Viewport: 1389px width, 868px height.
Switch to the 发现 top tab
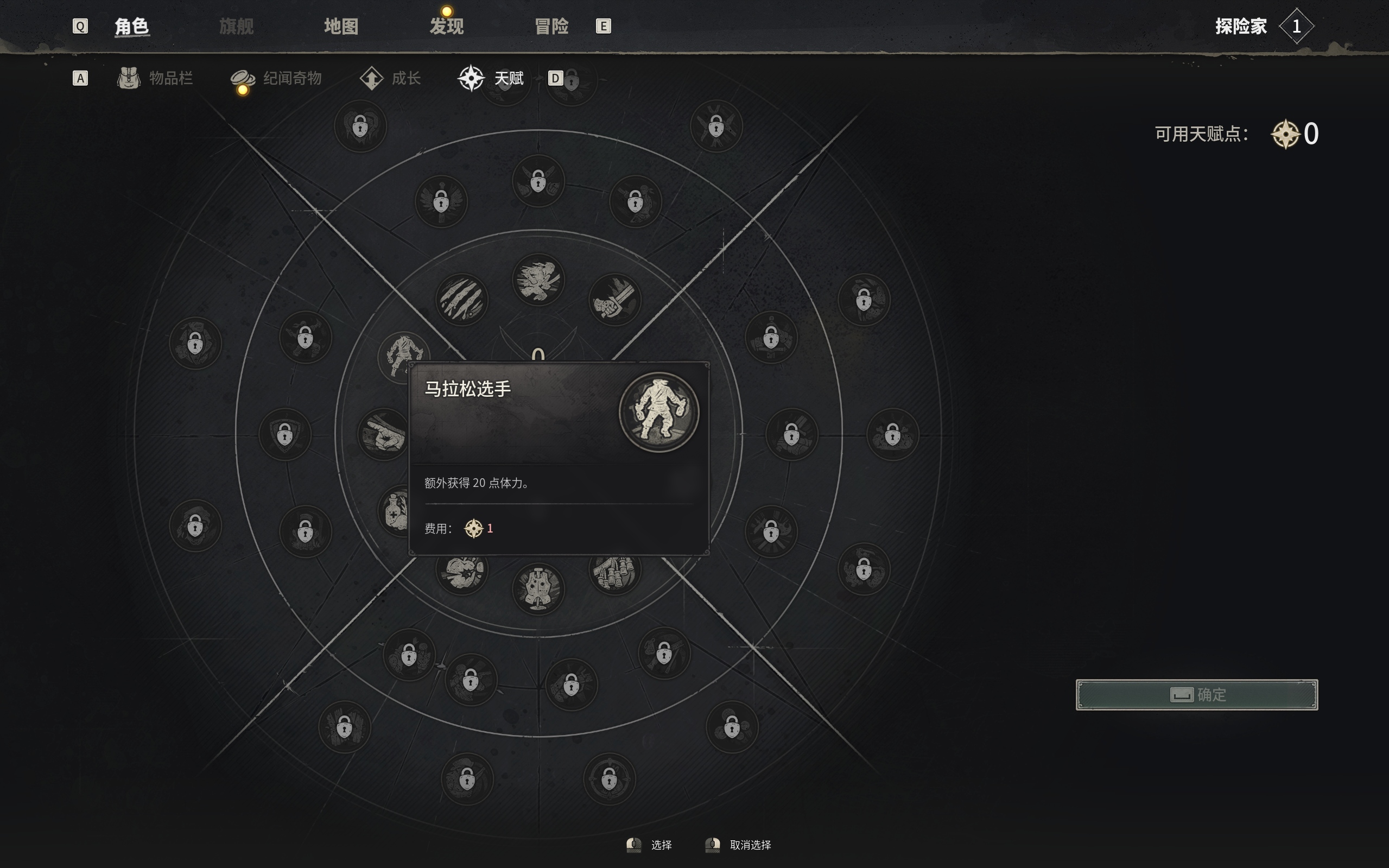[x=446, y=27]
